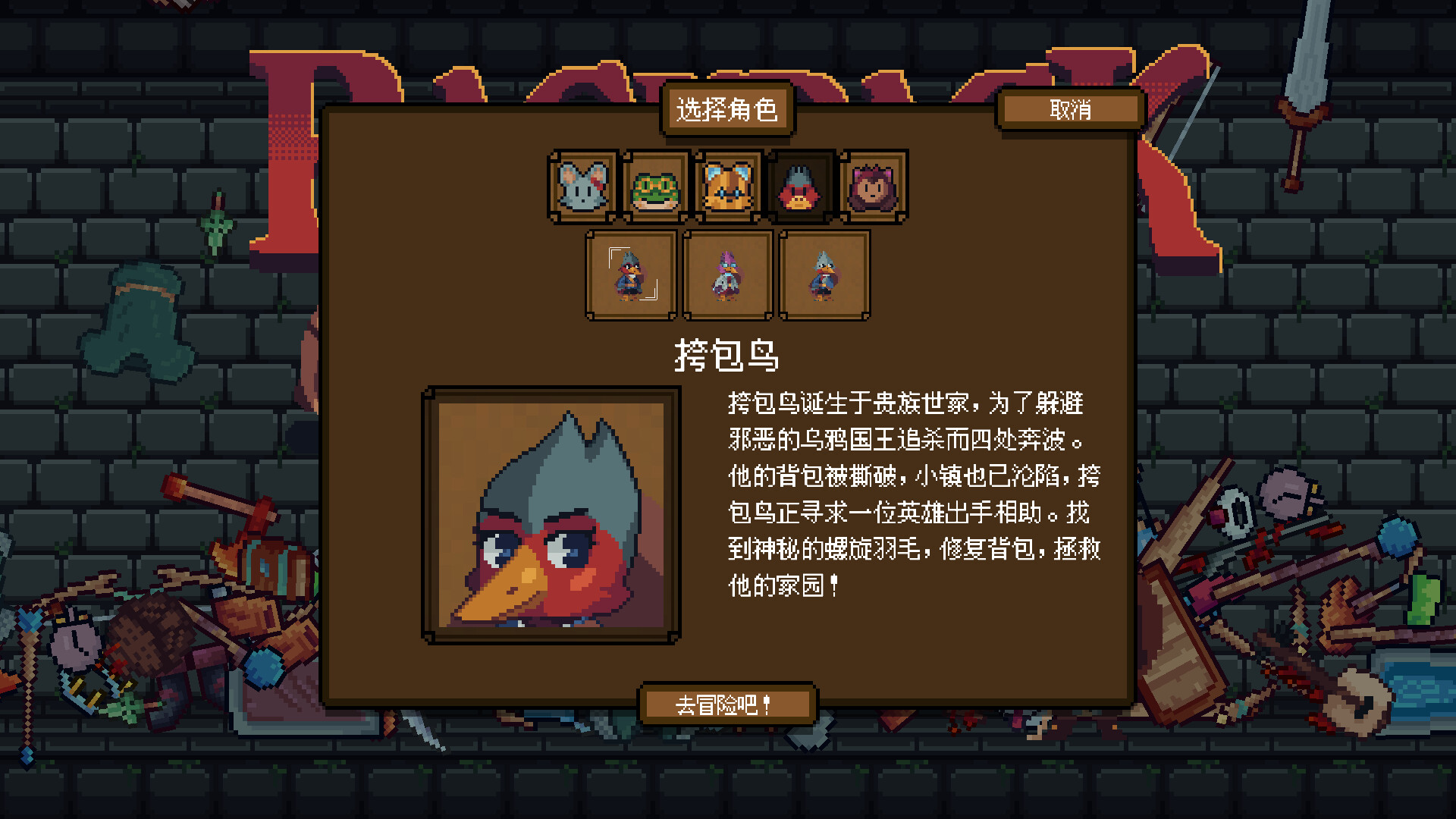Click the 选择角色 title banner

[728, 110]
